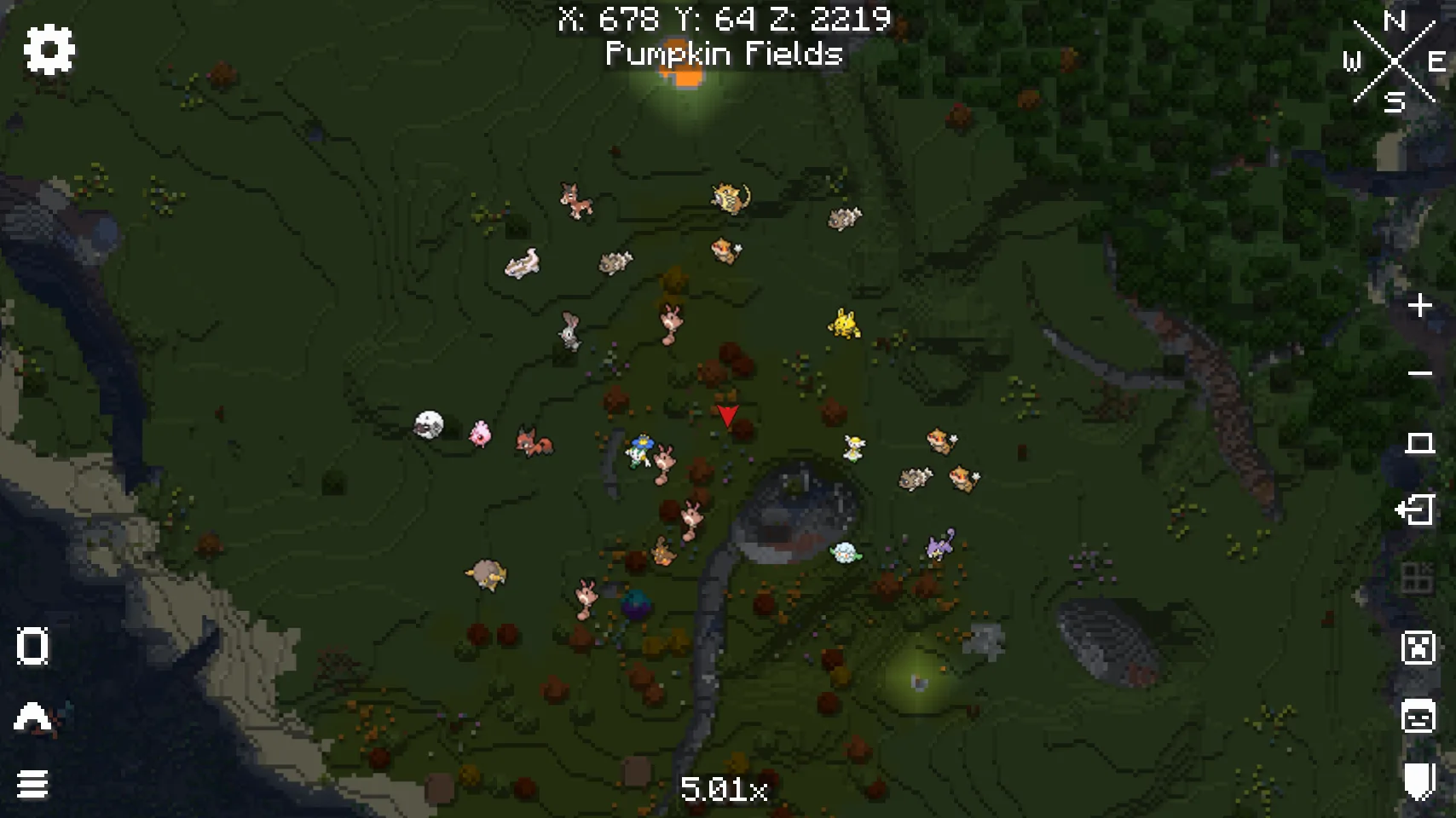Image resolution: width=1456 pixels, height=818 pixels.
Task: Open the map settings gear
Action: click(49, 49)
